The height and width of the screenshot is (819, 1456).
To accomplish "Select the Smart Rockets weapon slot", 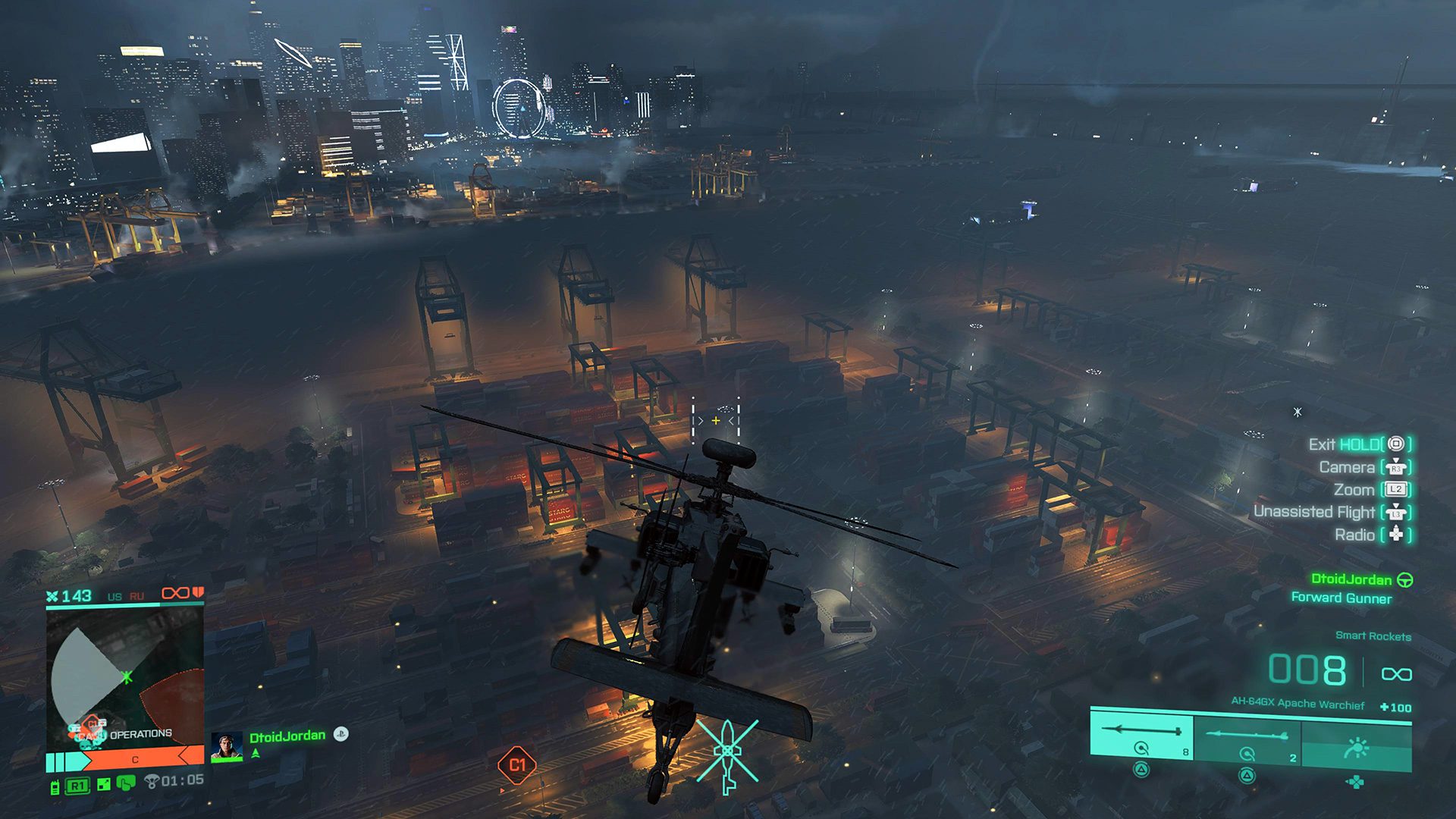I will (1141, 733).
